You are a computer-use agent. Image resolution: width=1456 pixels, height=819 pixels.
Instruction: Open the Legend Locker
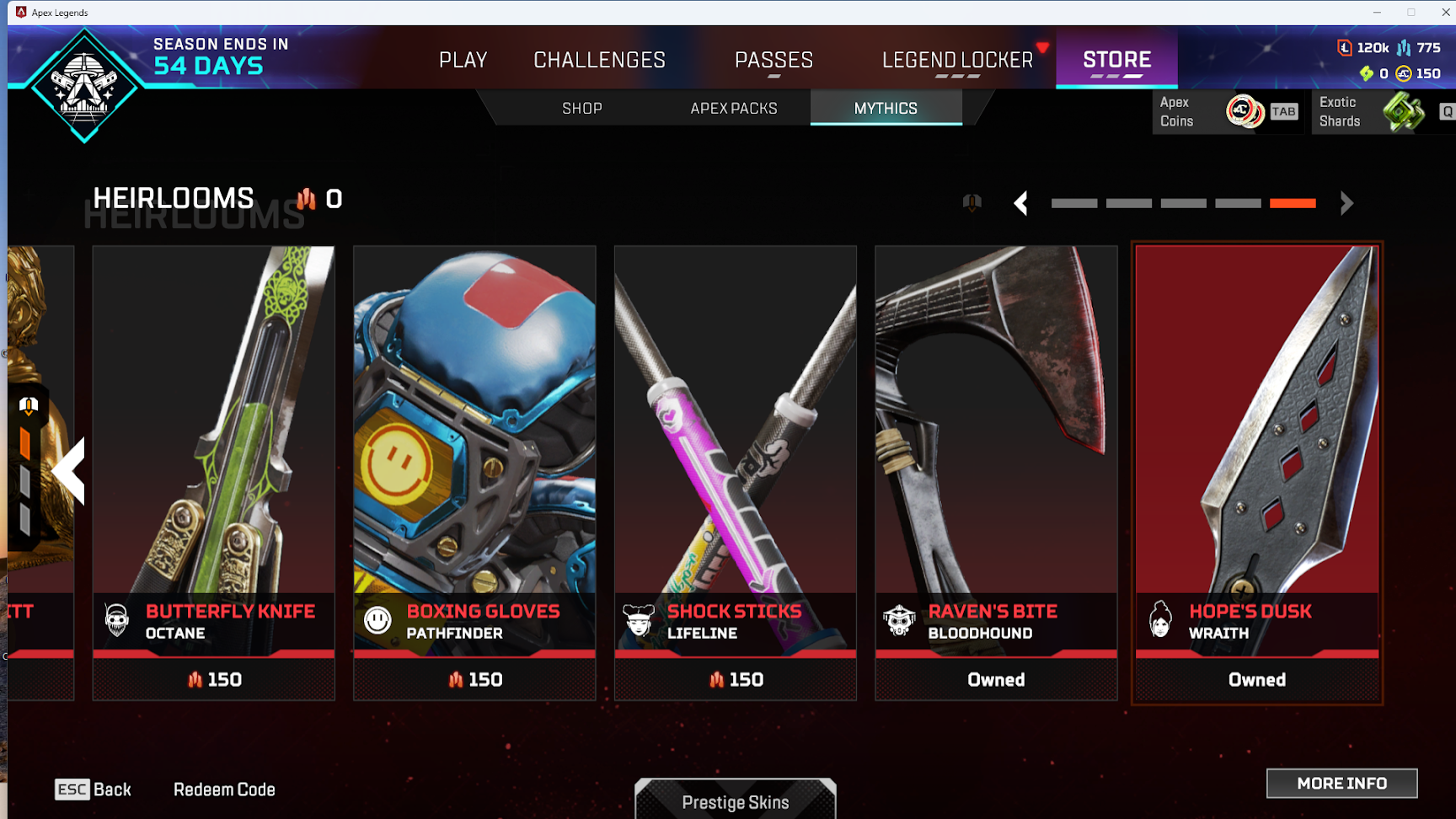tap(957, 60)
